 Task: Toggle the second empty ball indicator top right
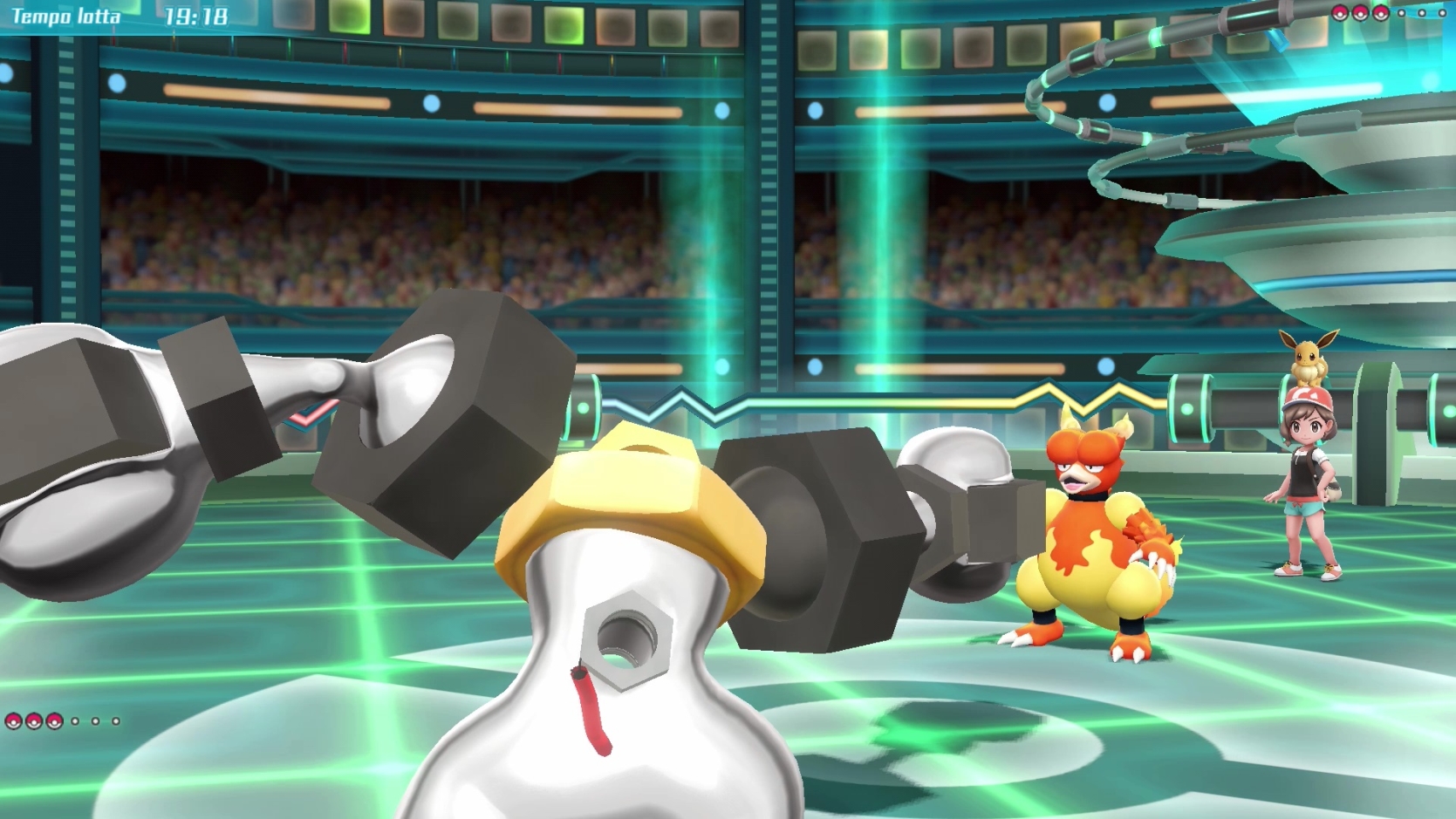1422,13
